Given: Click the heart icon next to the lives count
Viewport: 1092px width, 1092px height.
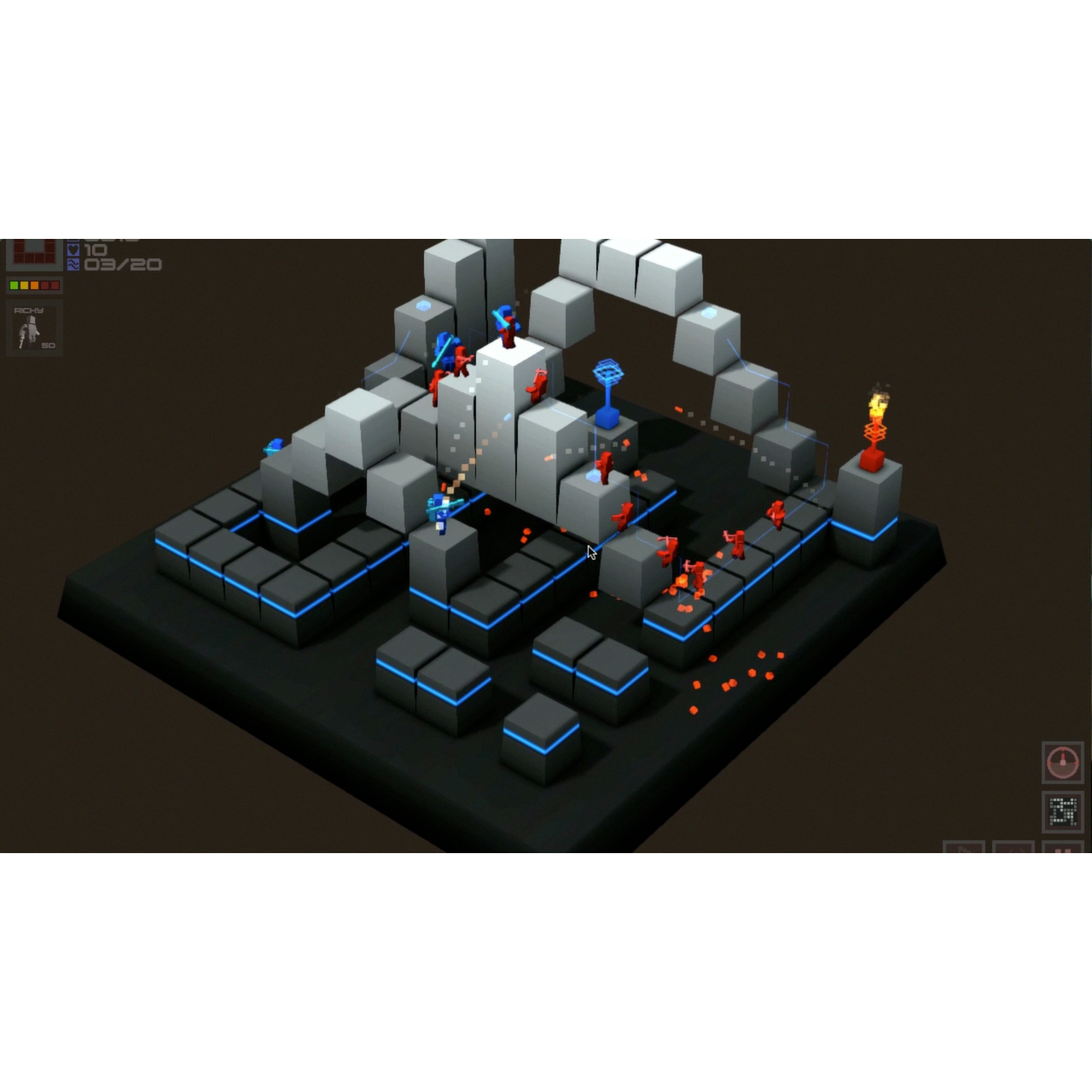Looking at the screenshot, I should (x=73, y=249).
